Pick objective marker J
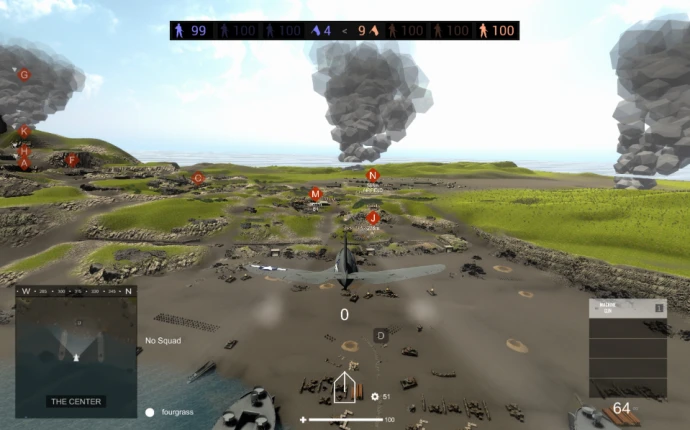This screenshot has height=430, width=690. coord(373,217)
